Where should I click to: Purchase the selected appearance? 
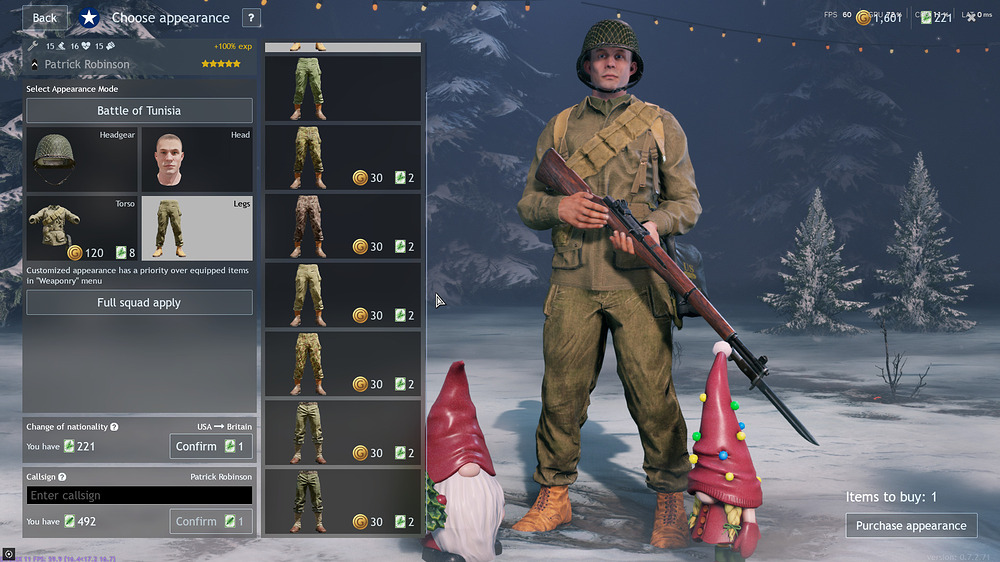911,525
